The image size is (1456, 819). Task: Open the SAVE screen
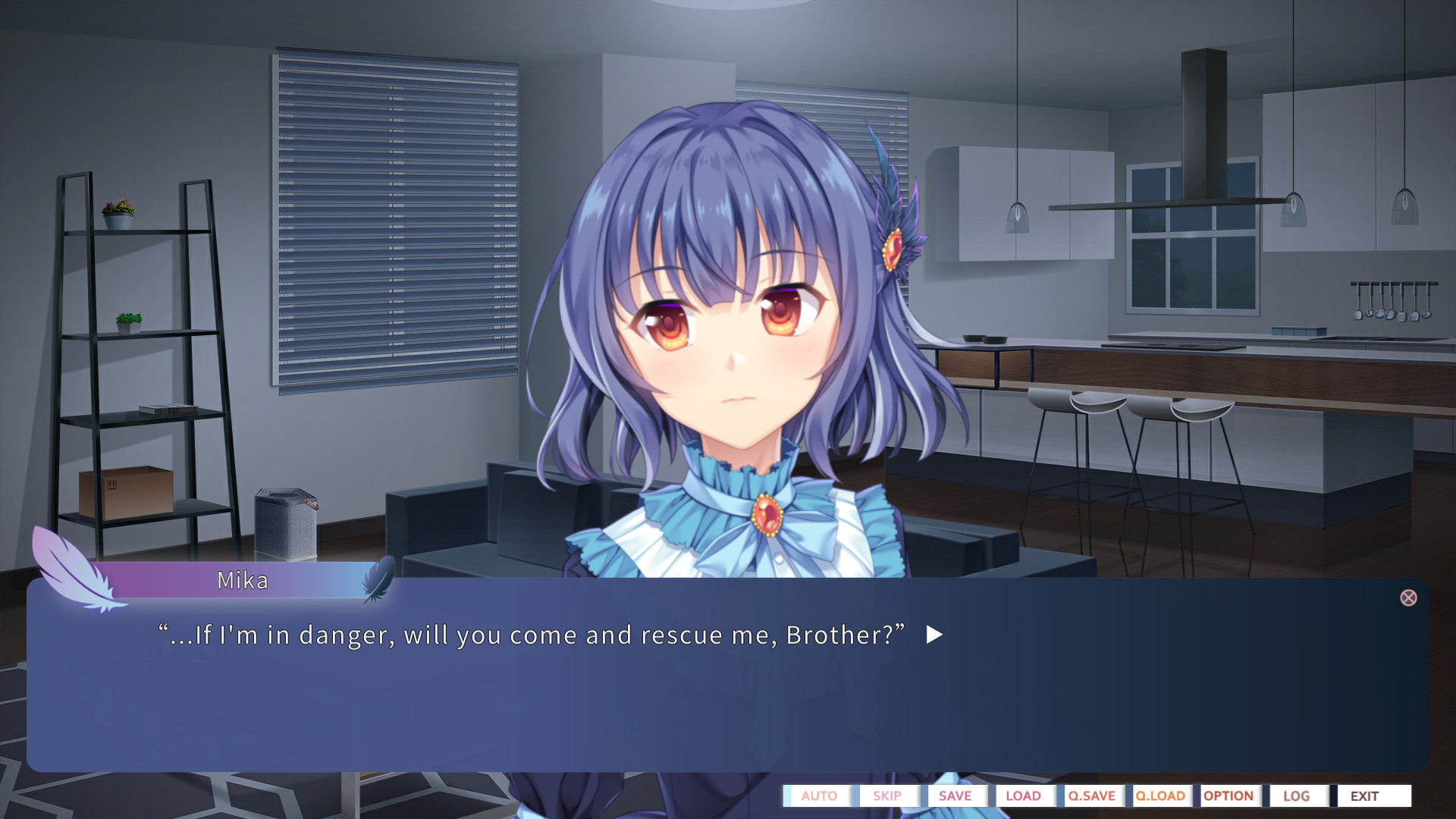[x=955, y=796]
